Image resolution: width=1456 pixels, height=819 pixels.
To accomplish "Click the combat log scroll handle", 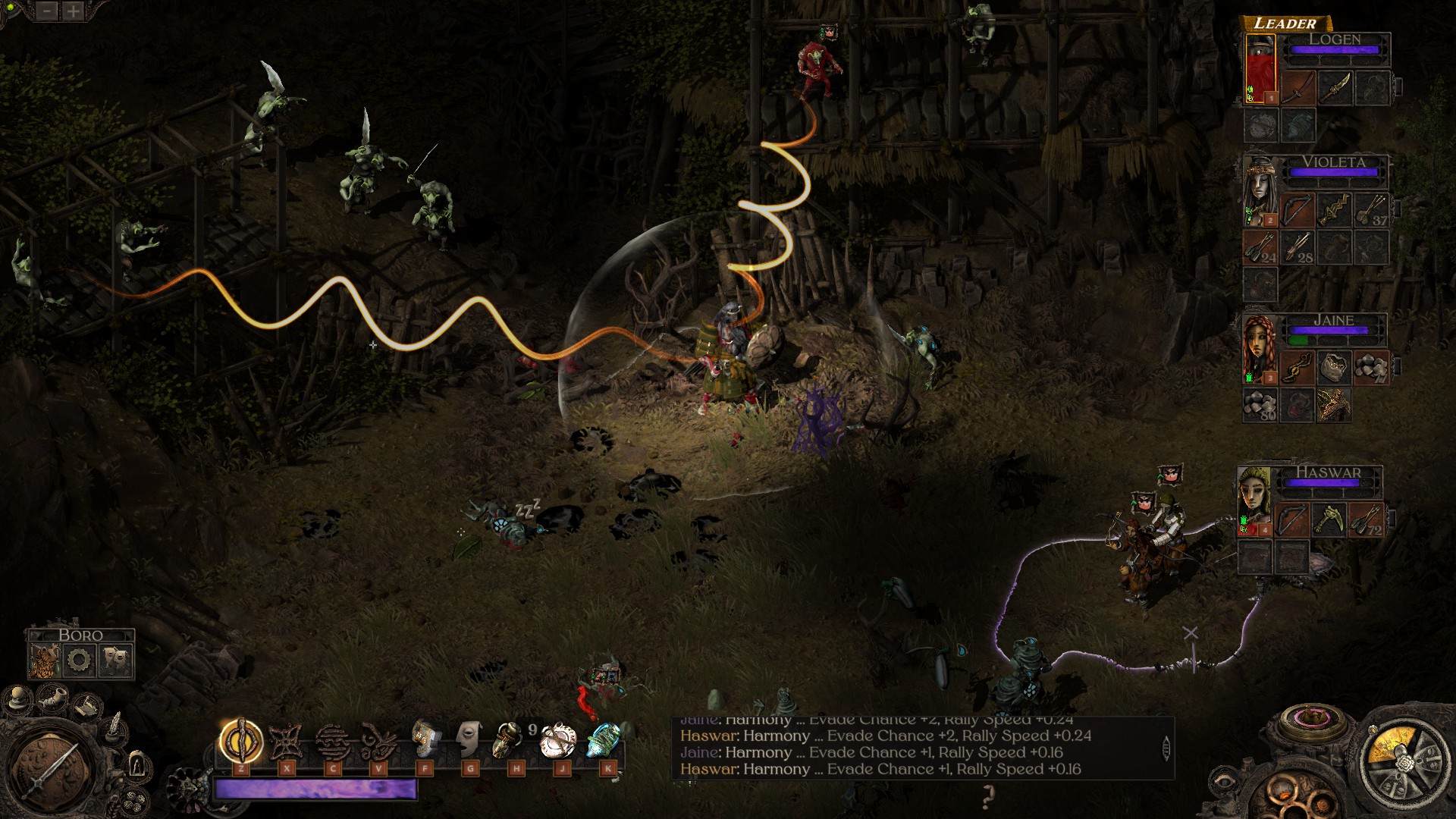I will (x=1166, y=748).
